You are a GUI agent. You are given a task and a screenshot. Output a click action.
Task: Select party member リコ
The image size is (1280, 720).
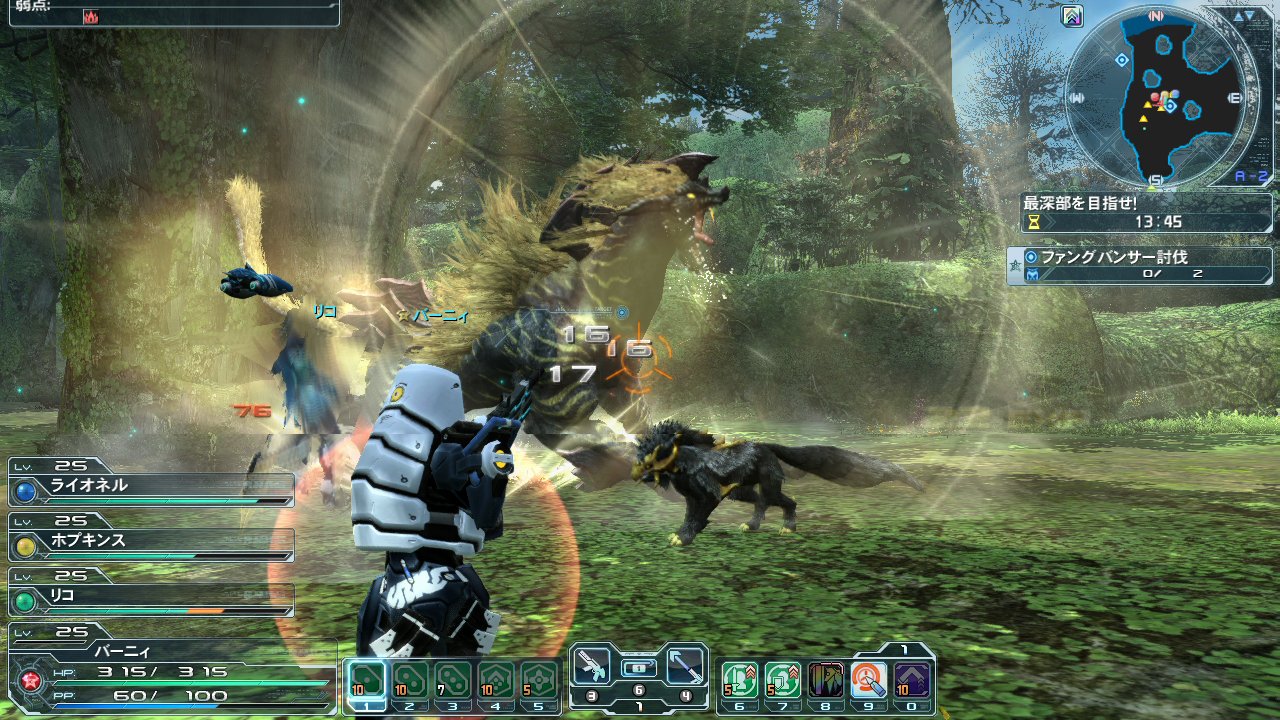point(152,598)
